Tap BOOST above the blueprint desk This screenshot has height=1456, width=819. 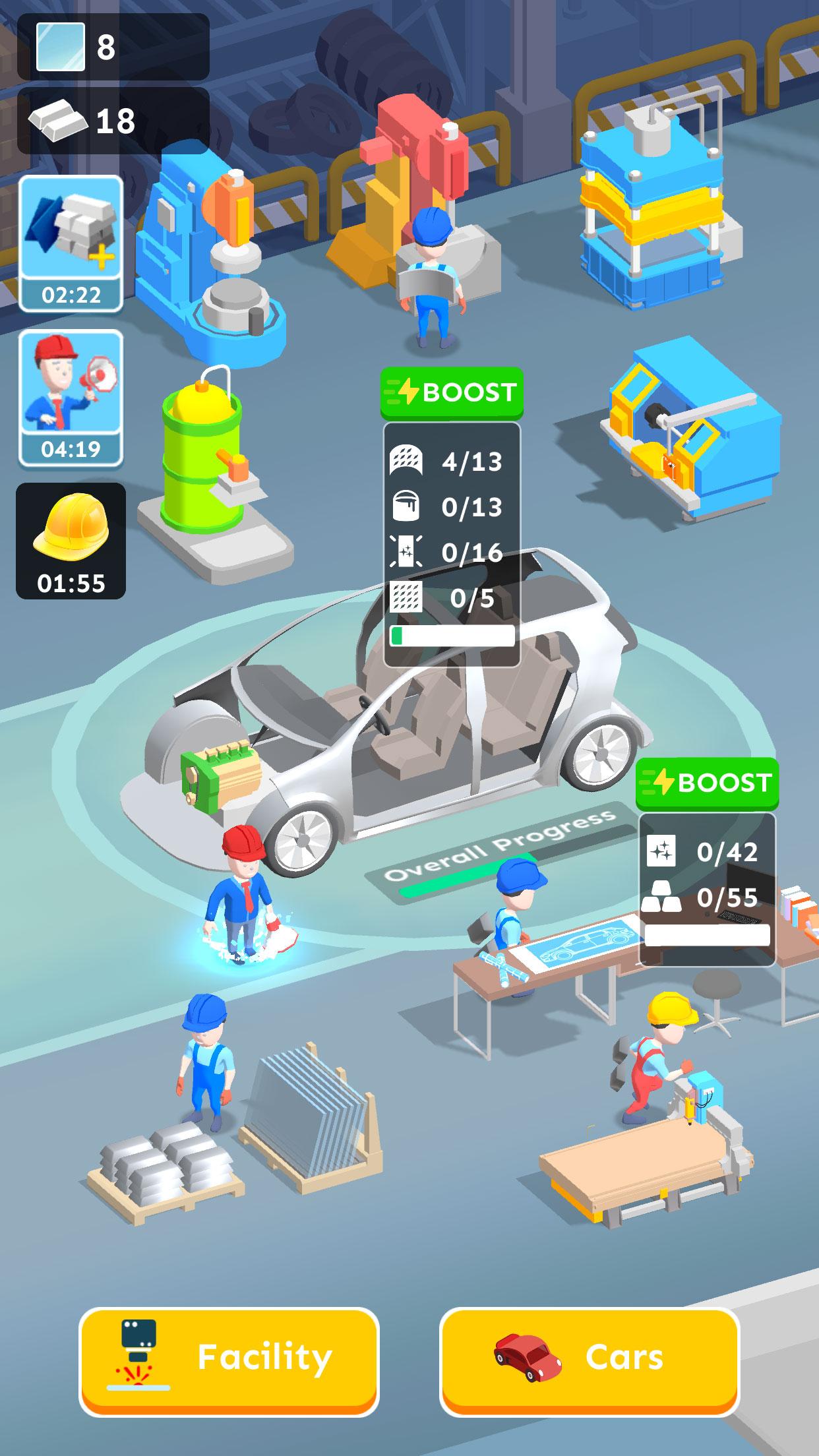707,783
